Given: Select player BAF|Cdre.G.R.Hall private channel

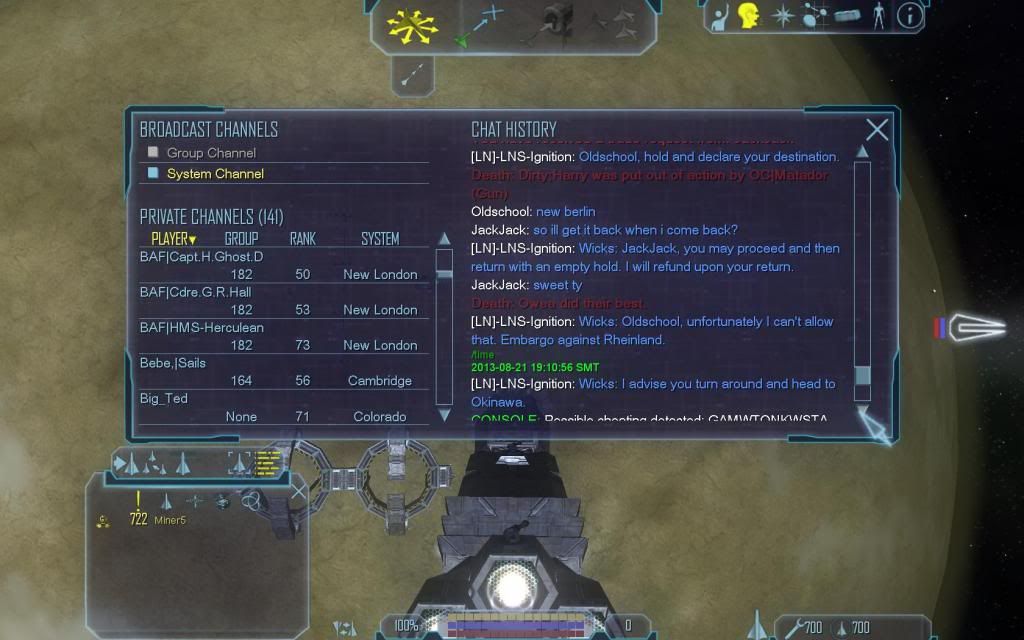Looking at the screenshot, I should (195, 292).
